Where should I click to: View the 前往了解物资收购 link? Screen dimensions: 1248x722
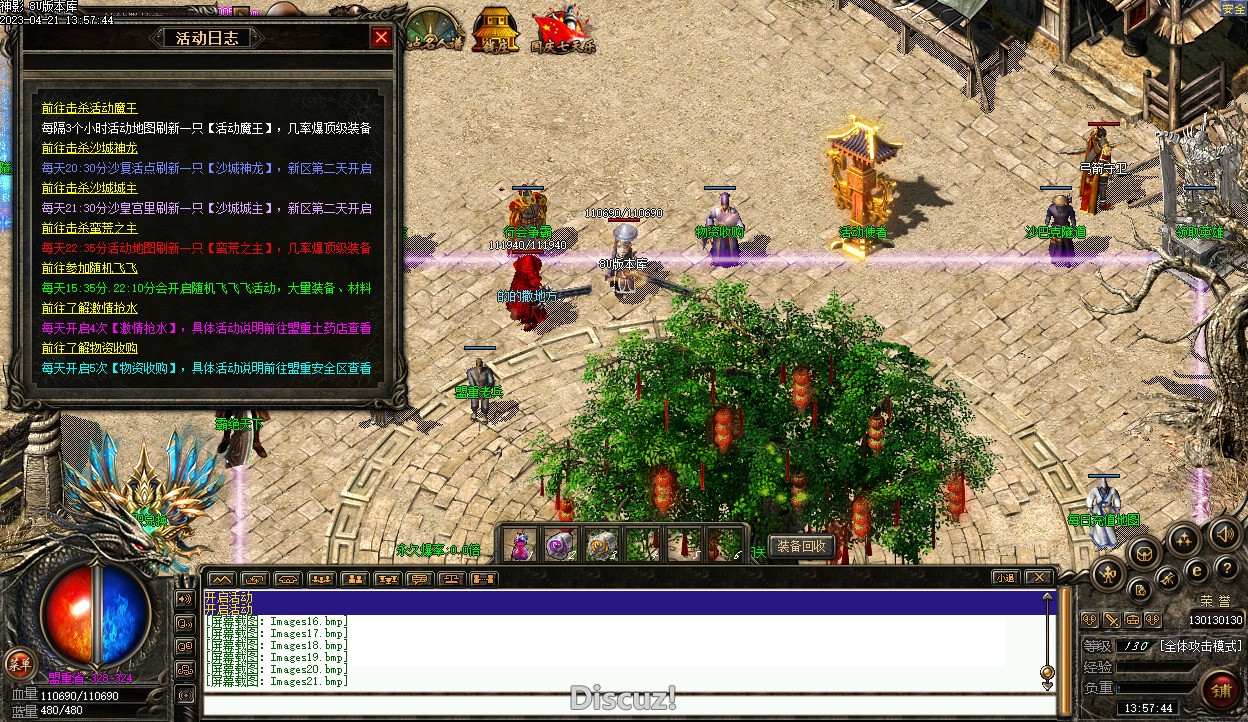tap(89, 348)
